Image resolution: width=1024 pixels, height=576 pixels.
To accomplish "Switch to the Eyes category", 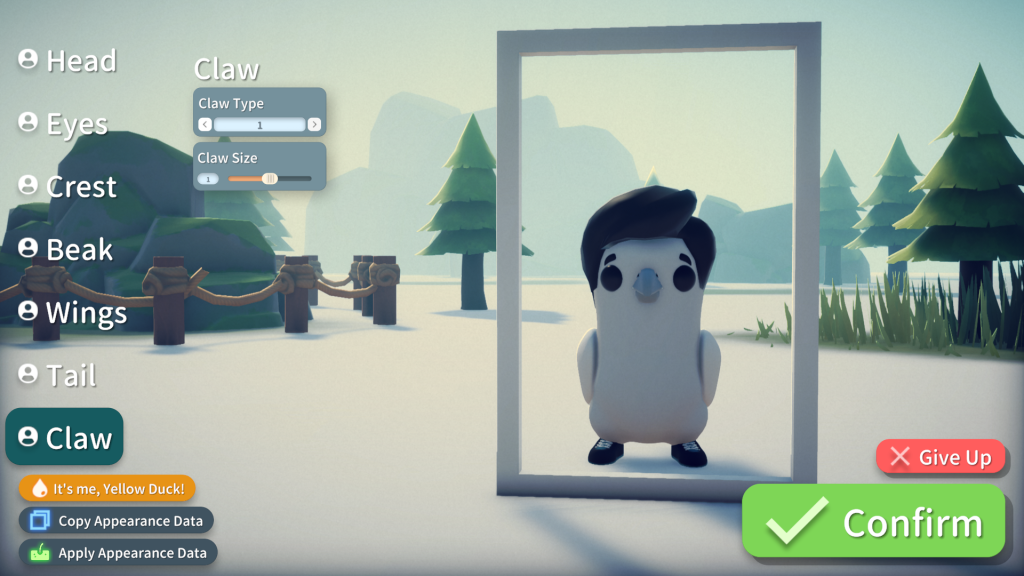I will (x=63, y=124).
